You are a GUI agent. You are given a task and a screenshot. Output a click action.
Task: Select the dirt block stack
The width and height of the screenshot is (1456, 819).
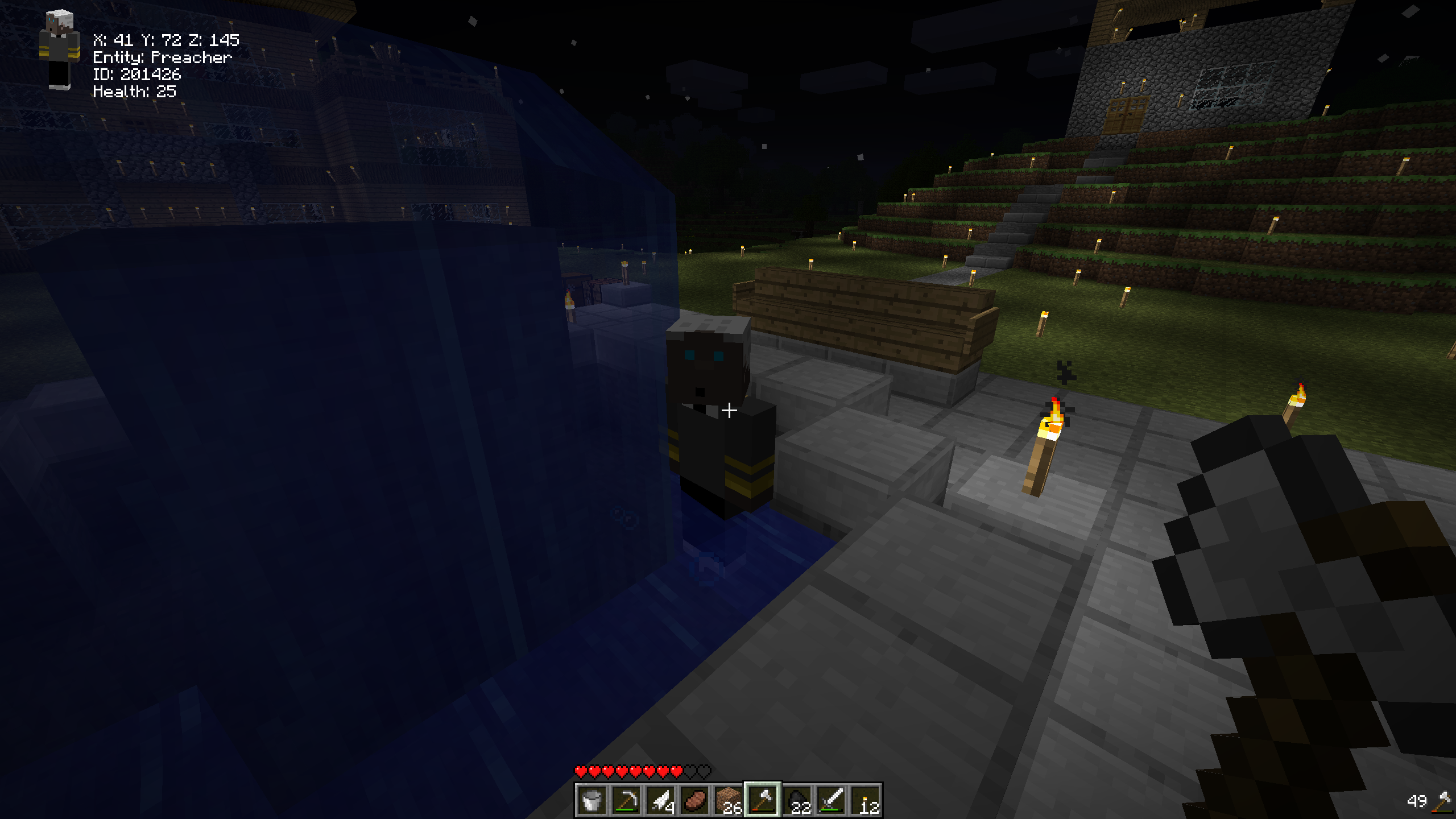[728, 800]
